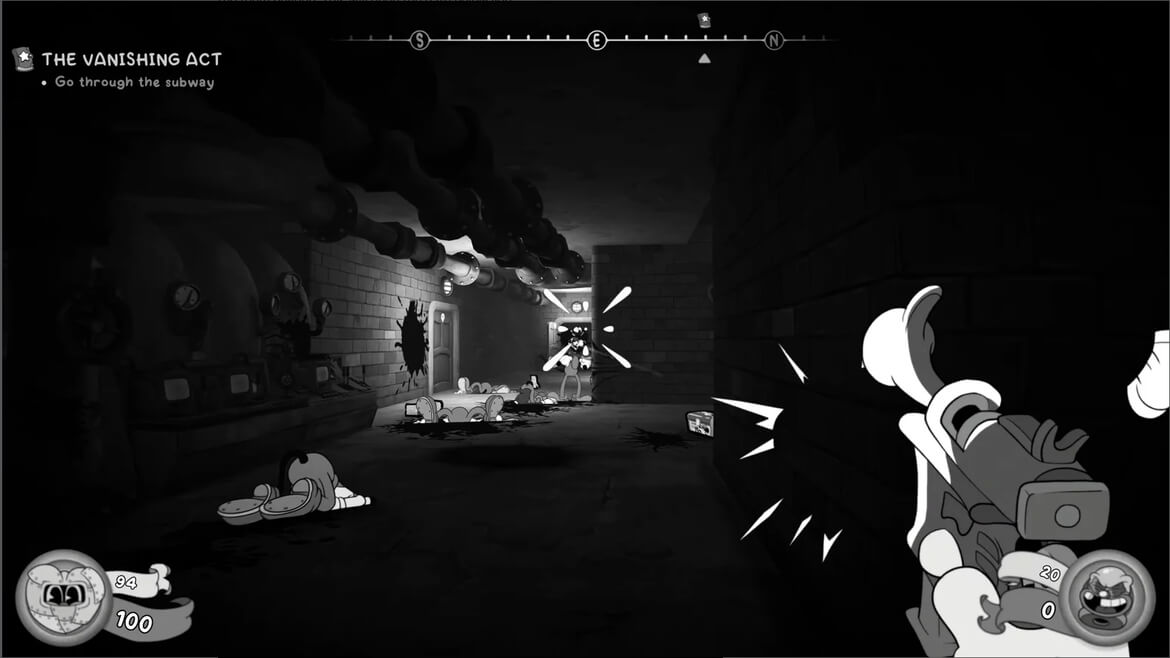This screenshot has width=1170, height=658.
Task: Select the character heart portrait
Action: [x=63, y=598]
